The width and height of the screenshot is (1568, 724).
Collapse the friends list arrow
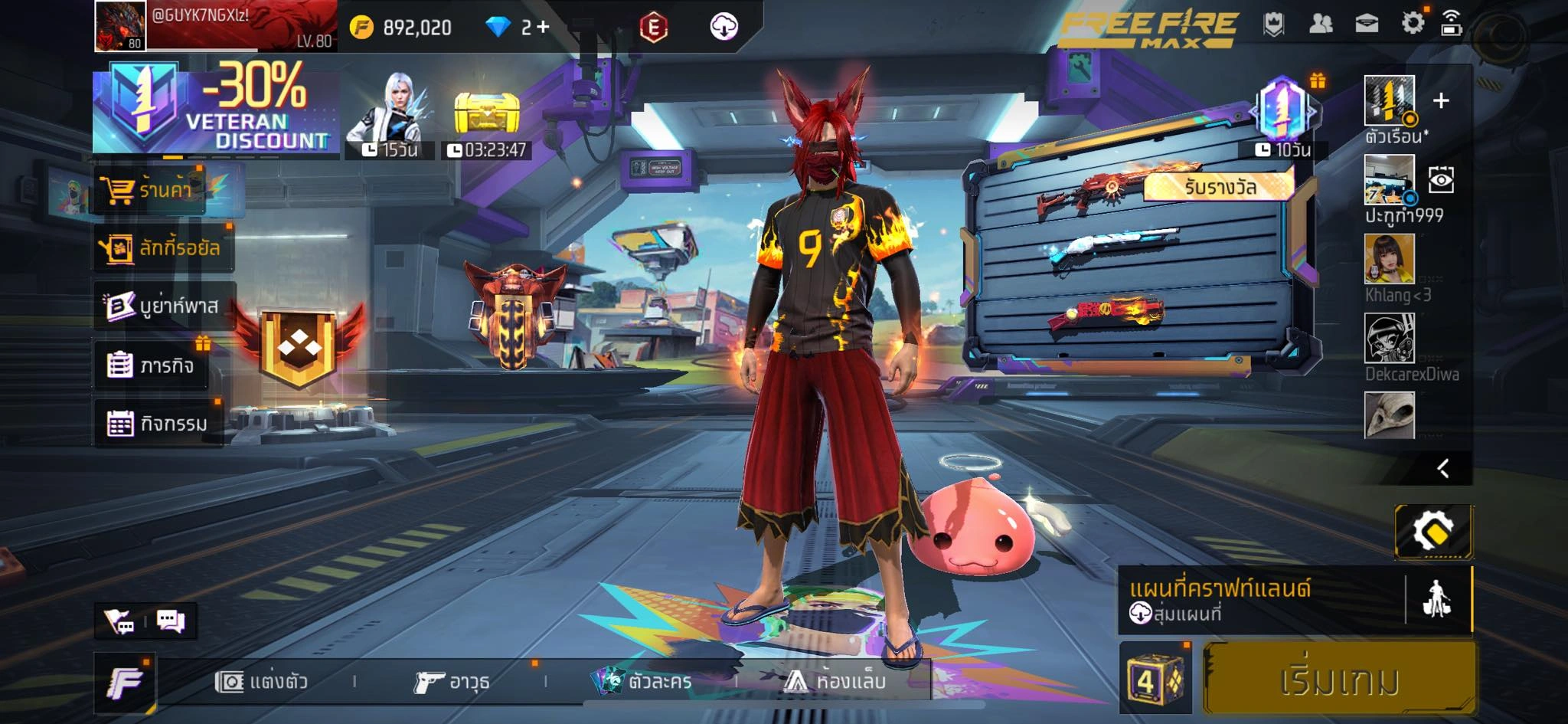tap(1443, 468)
